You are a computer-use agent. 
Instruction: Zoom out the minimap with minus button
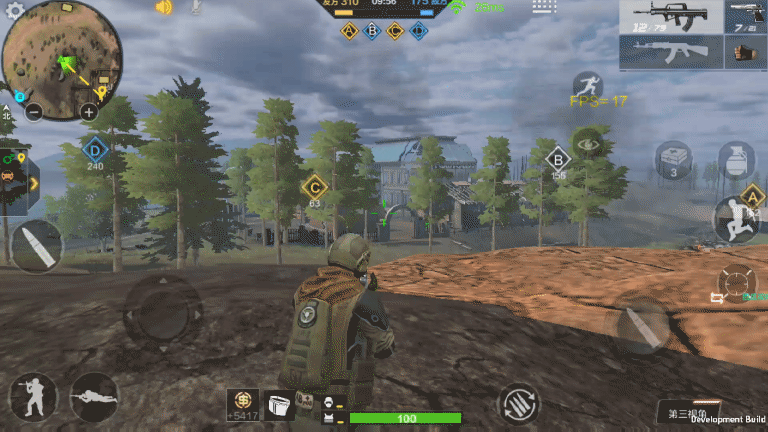coord(33,112)
